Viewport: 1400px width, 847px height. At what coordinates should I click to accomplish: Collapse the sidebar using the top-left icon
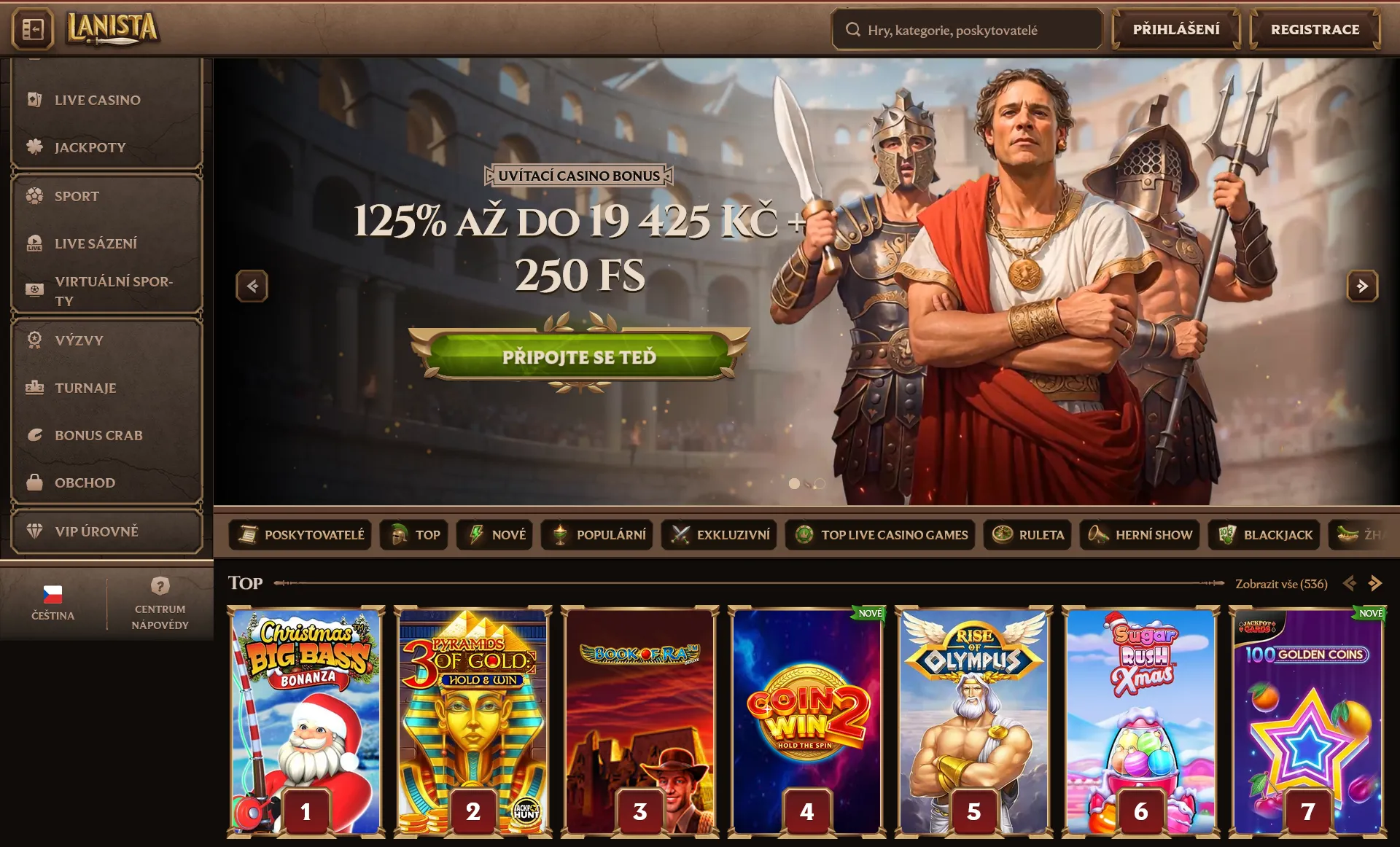31,29
